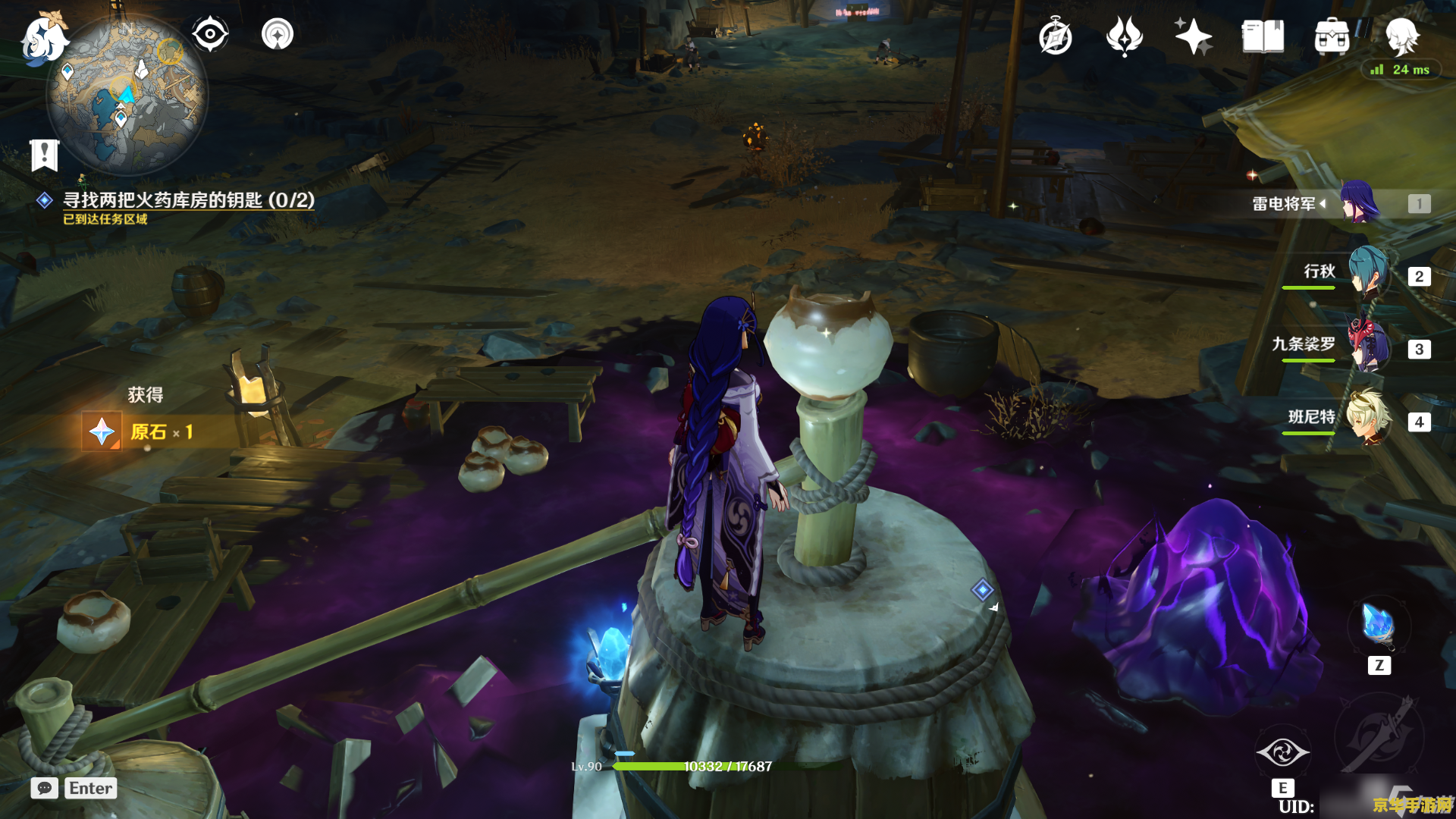Open the chat speech bubble
The image size is (1456, 819).
[x=45, y=788]
